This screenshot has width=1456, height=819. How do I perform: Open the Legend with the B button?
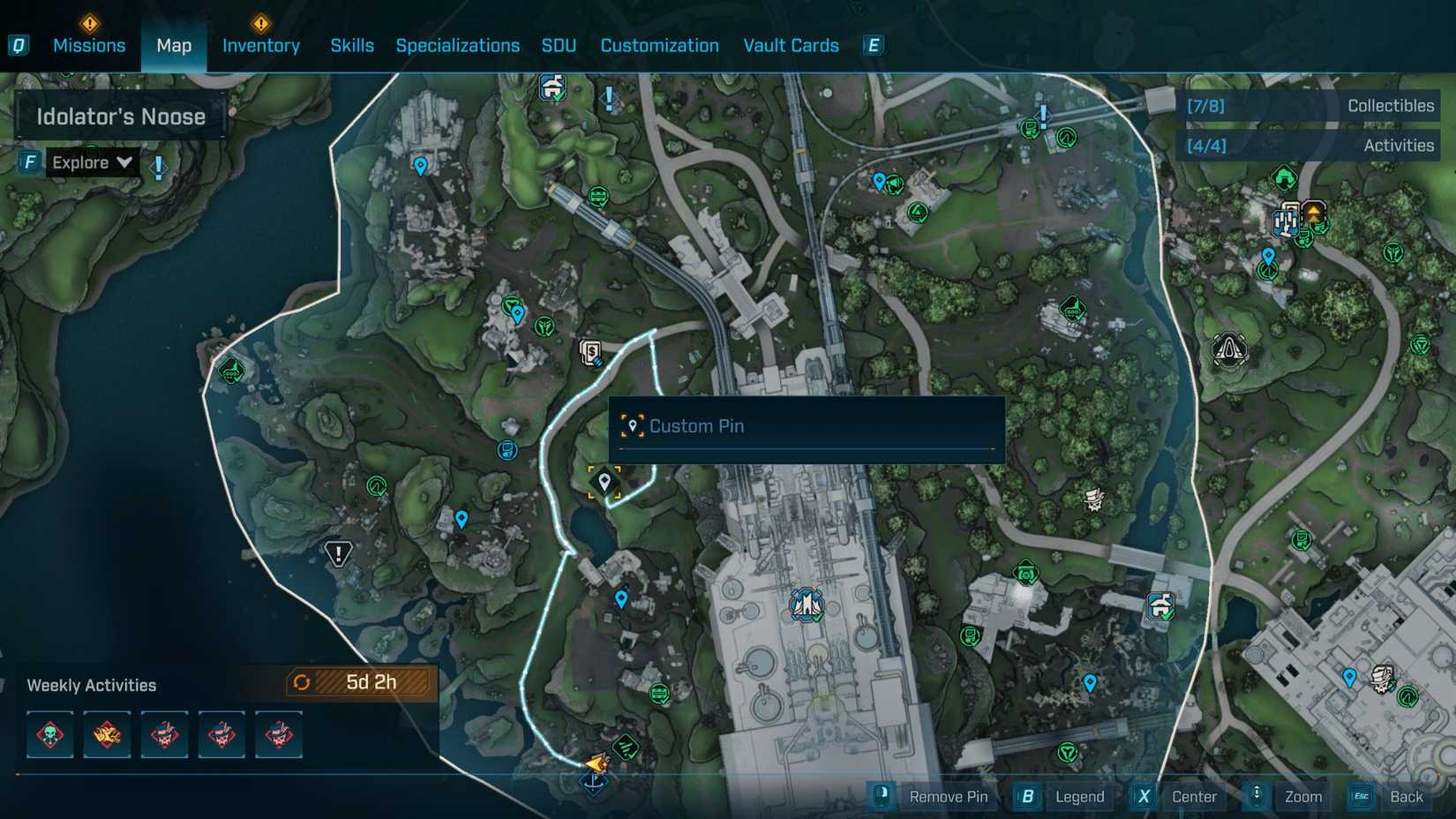[x=1026, y=796]
